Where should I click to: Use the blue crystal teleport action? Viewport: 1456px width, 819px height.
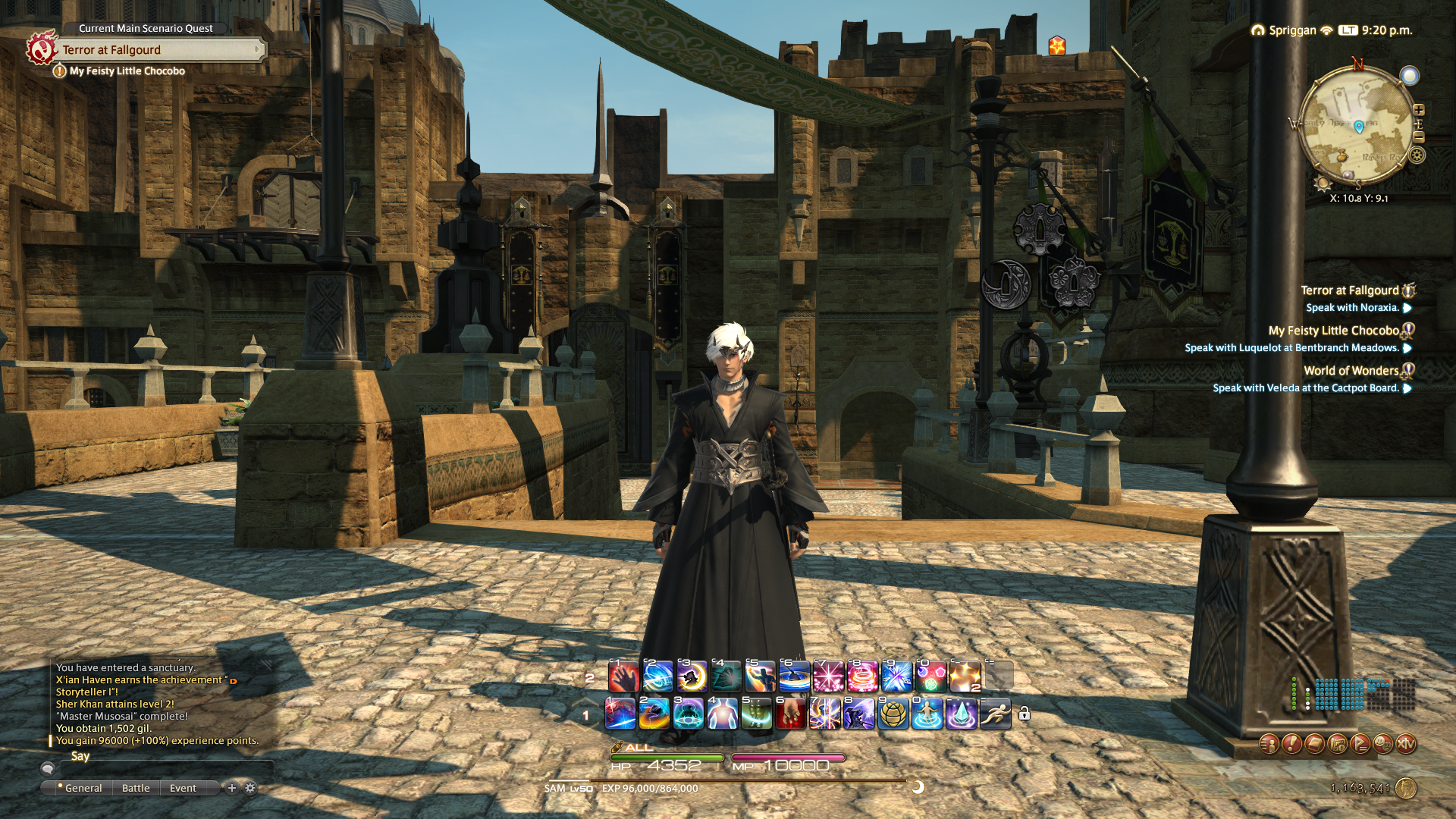[x=961, y=714]
